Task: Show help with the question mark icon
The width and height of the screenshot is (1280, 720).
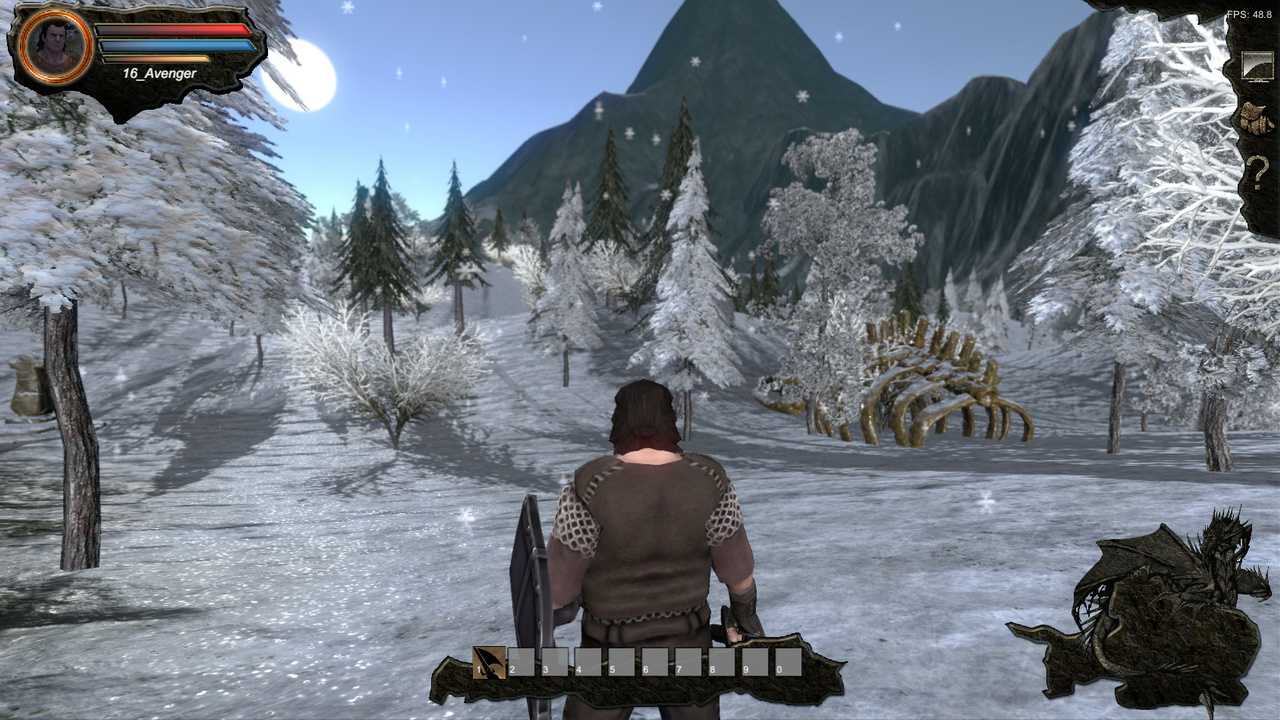Action: (x=1257, y=173)
